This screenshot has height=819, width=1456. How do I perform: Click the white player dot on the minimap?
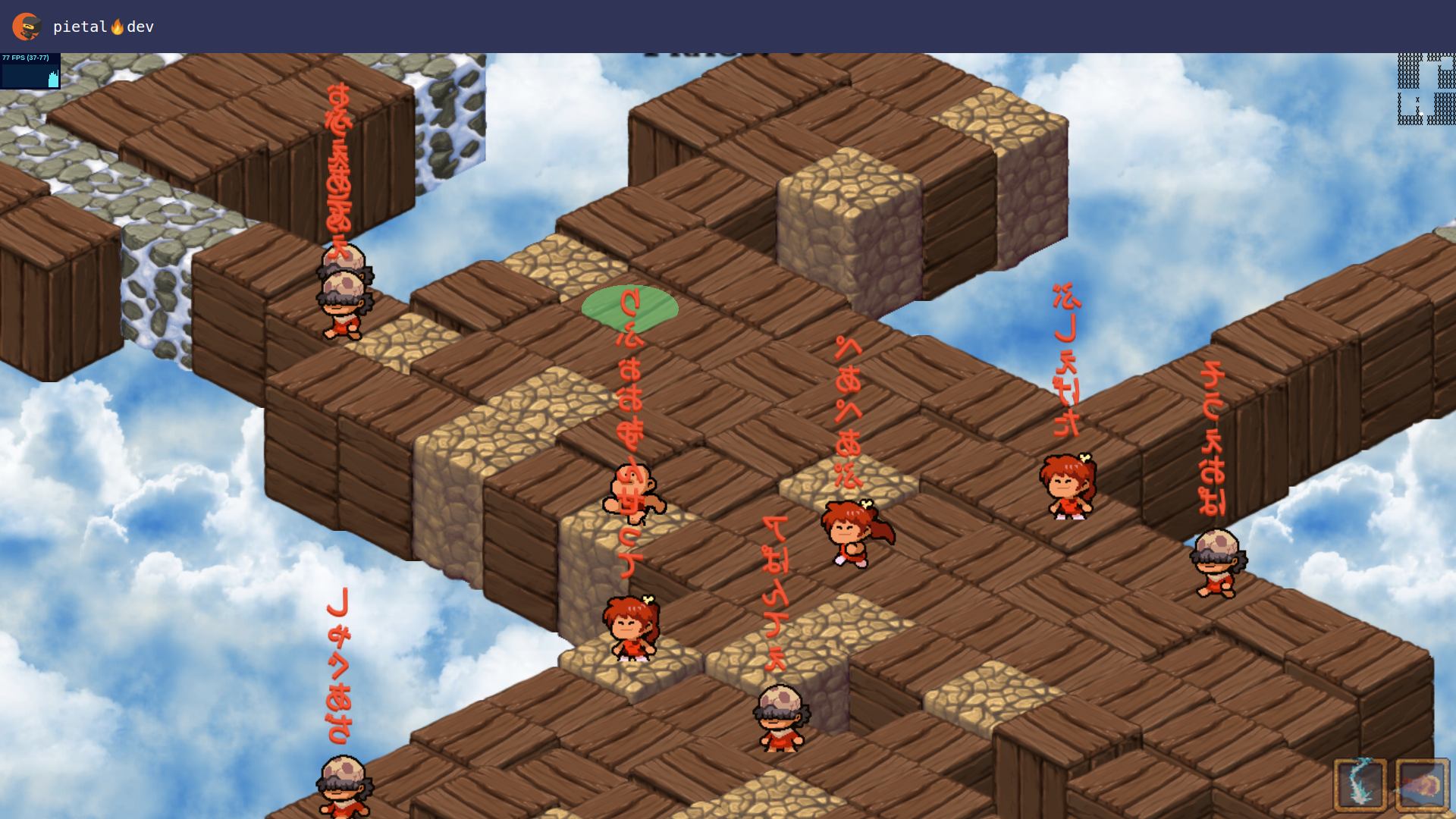pos(1421,114)
